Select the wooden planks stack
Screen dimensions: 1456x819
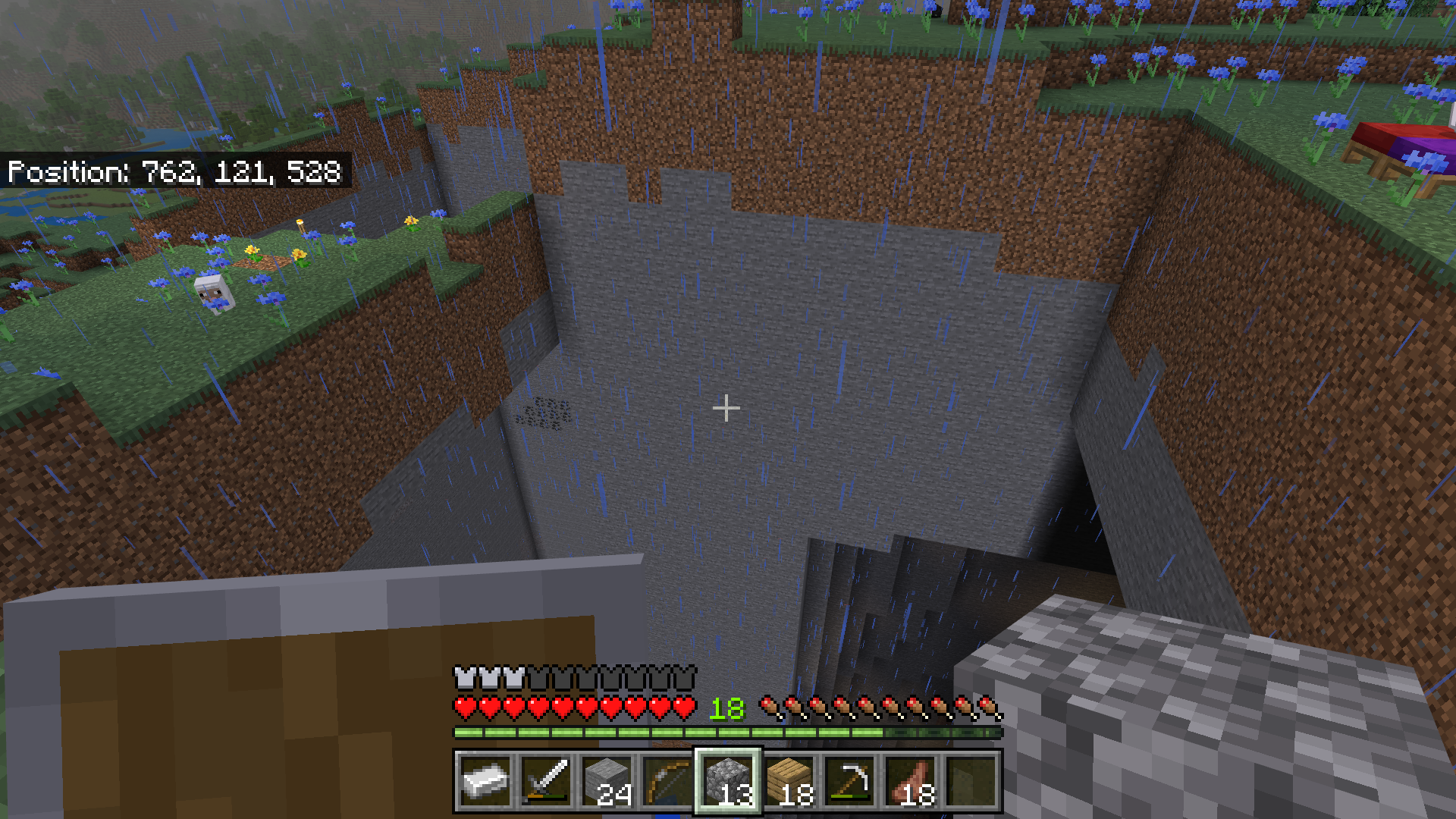[789, 781]
